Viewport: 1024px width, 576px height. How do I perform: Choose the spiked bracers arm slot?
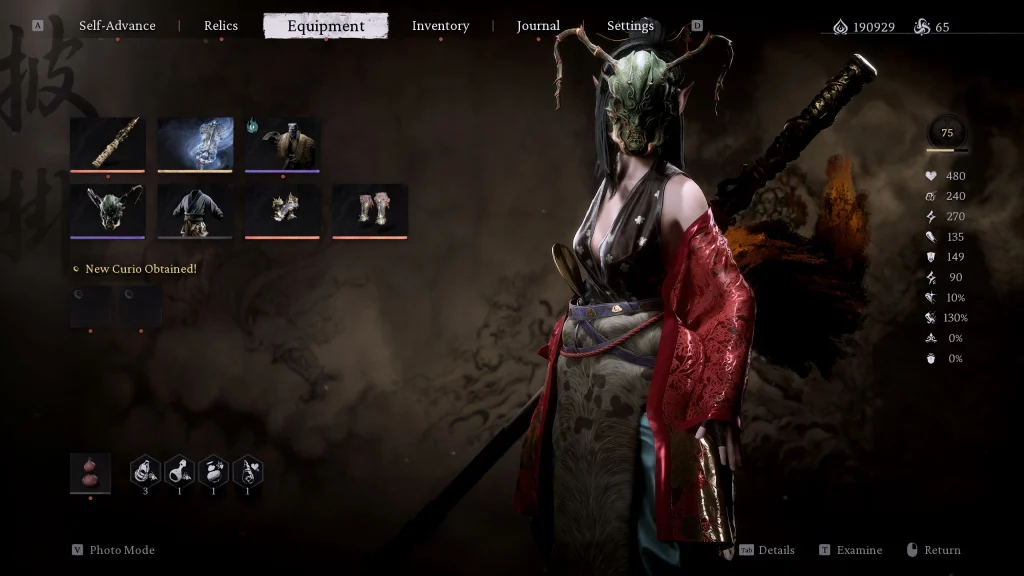pyautogui.click(x=283, y=210)
